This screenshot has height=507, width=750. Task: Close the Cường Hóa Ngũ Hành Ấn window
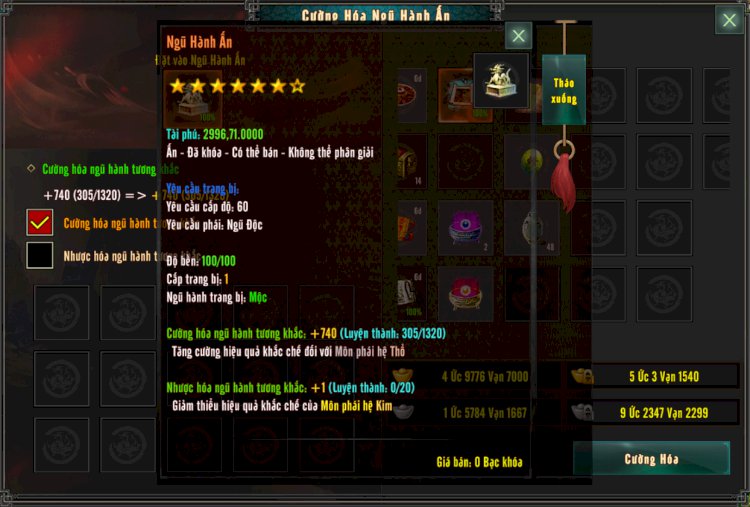(729, 20)
